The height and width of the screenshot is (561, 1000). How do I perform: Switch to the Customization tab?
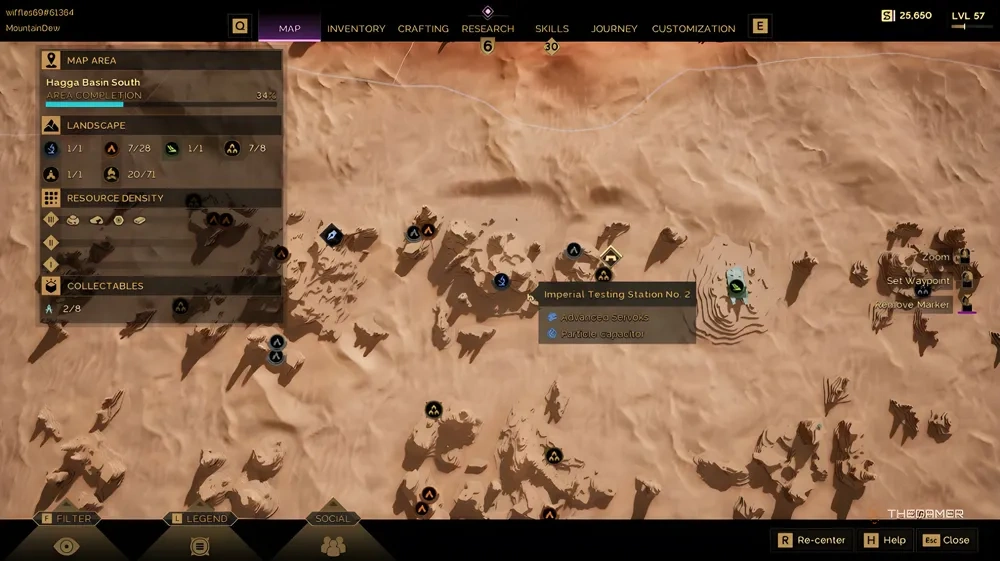coord(693,29)
